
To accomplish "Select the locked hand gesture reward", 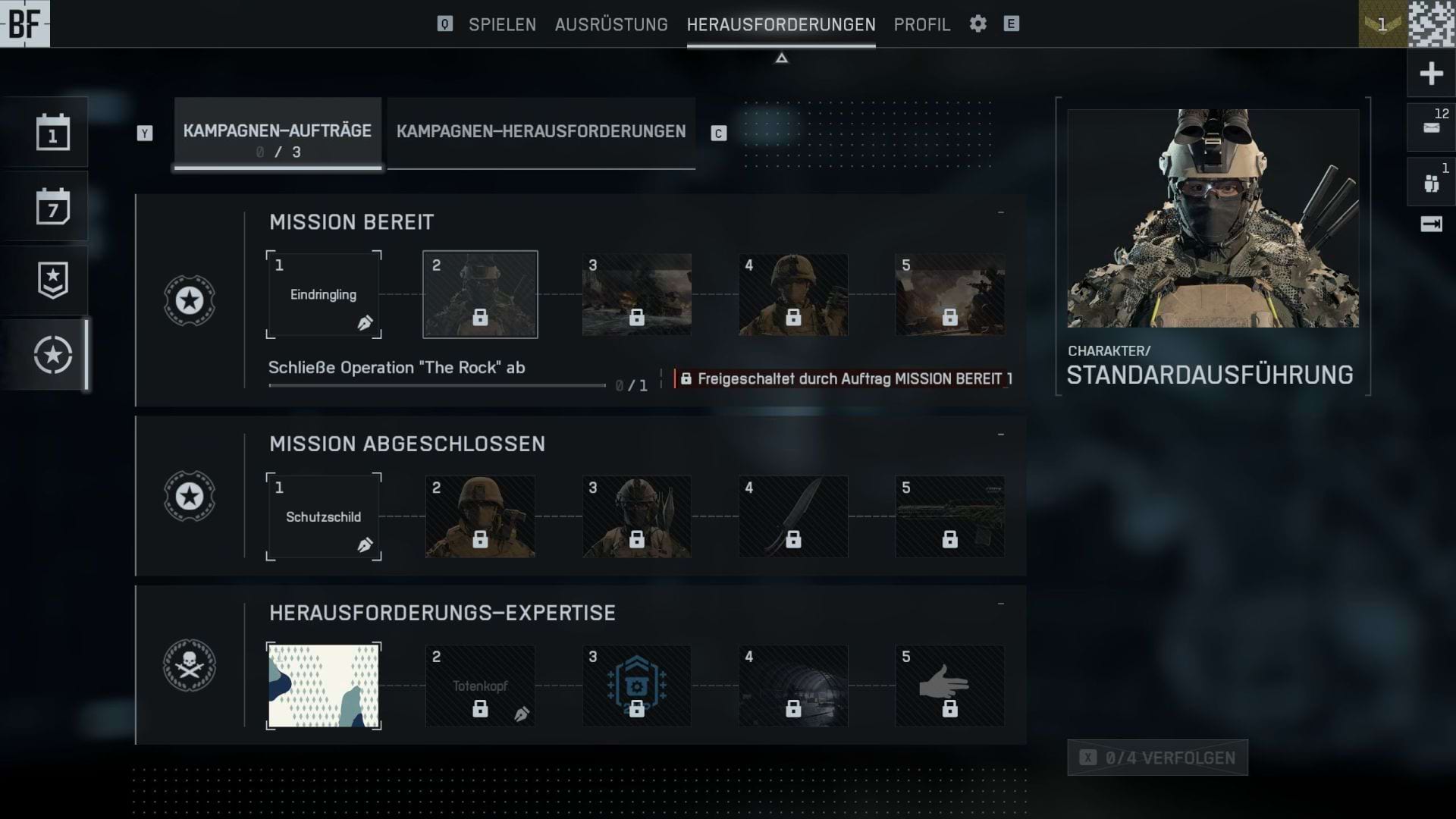I will pyautogui.click(x=949, y=686).
